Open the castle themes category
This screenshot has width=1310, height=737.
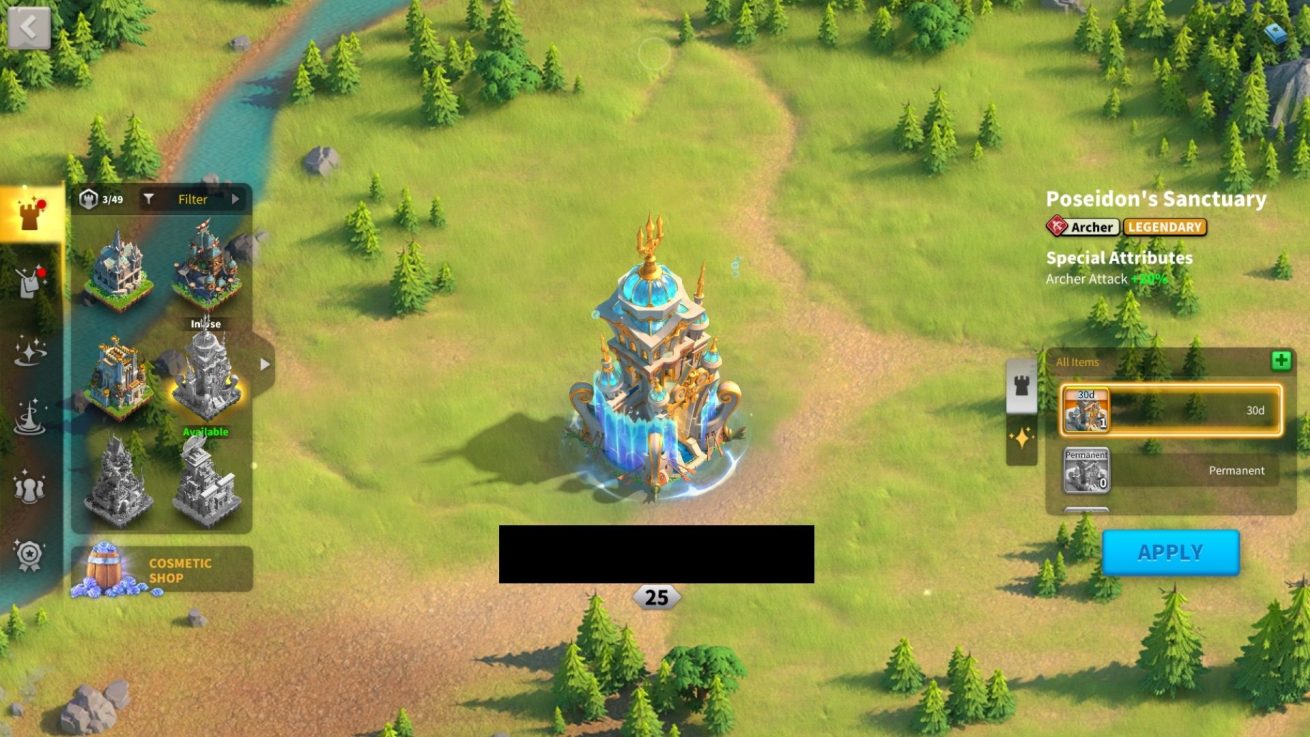[30, 213]
